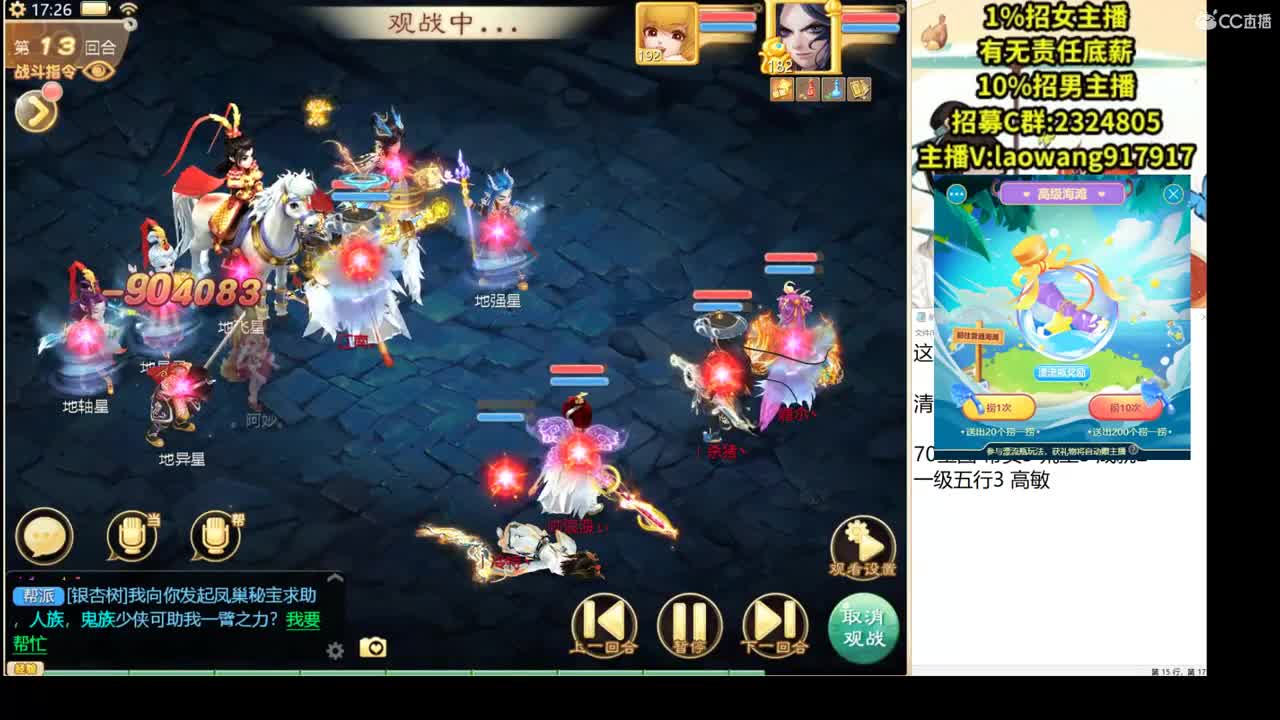
Task: Select the red potion icon under enemy portrait
Action: coord(809,89)
